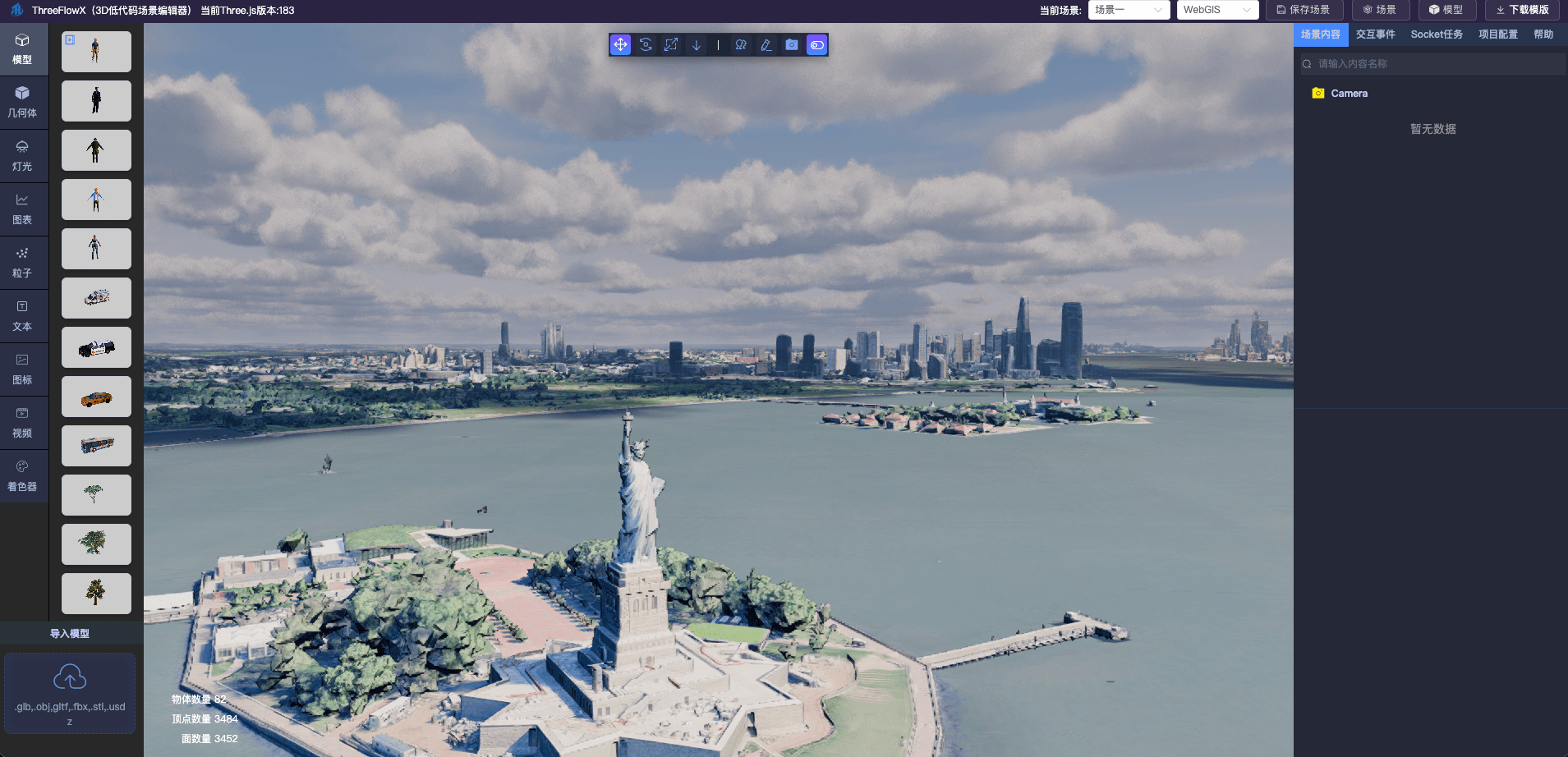The image size is (1568, 757).
Task: Switch to the 灯光 lighting category
Action: point(23,155)
